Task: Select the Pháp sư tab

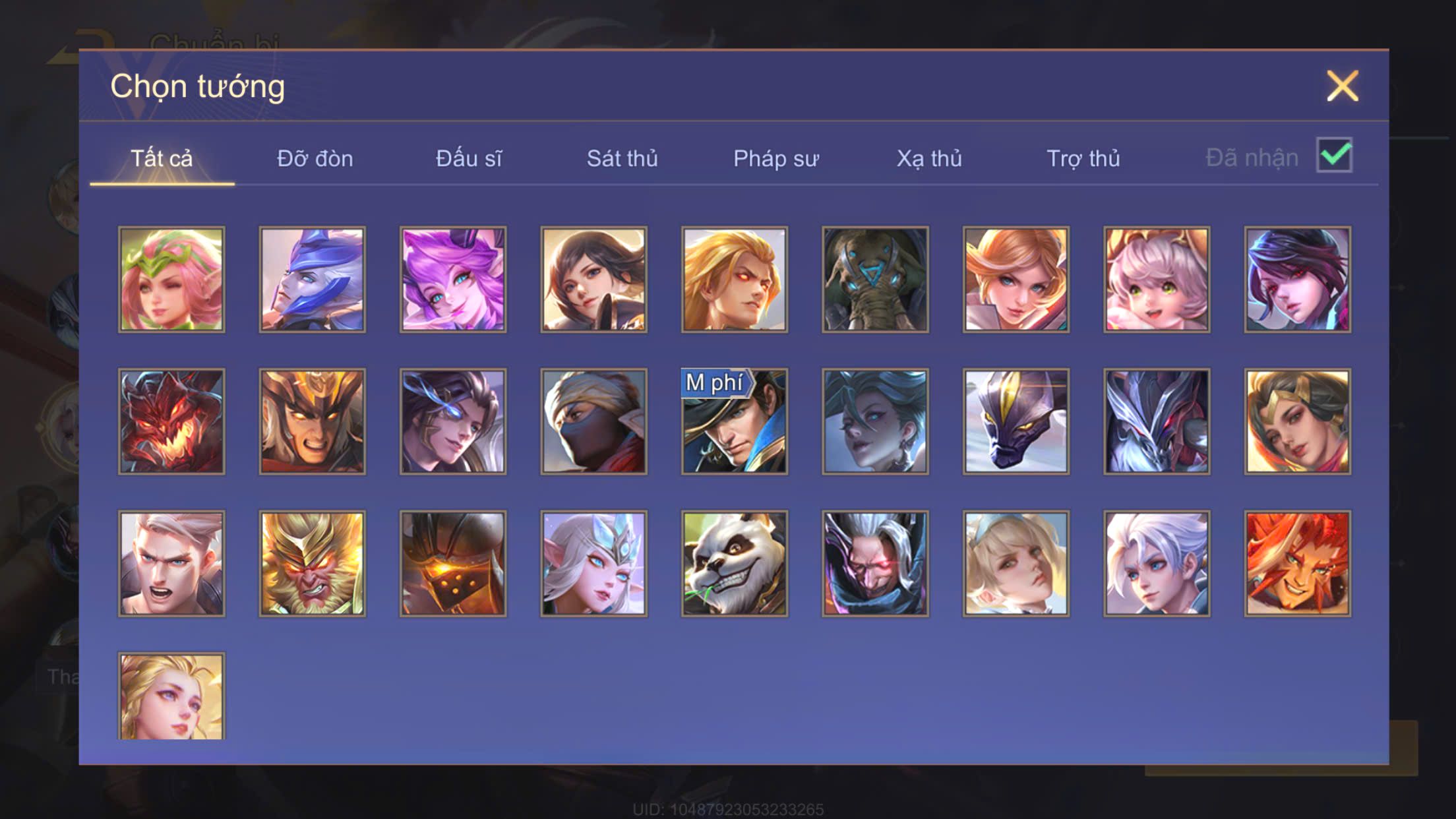Action: click(775, 159)
